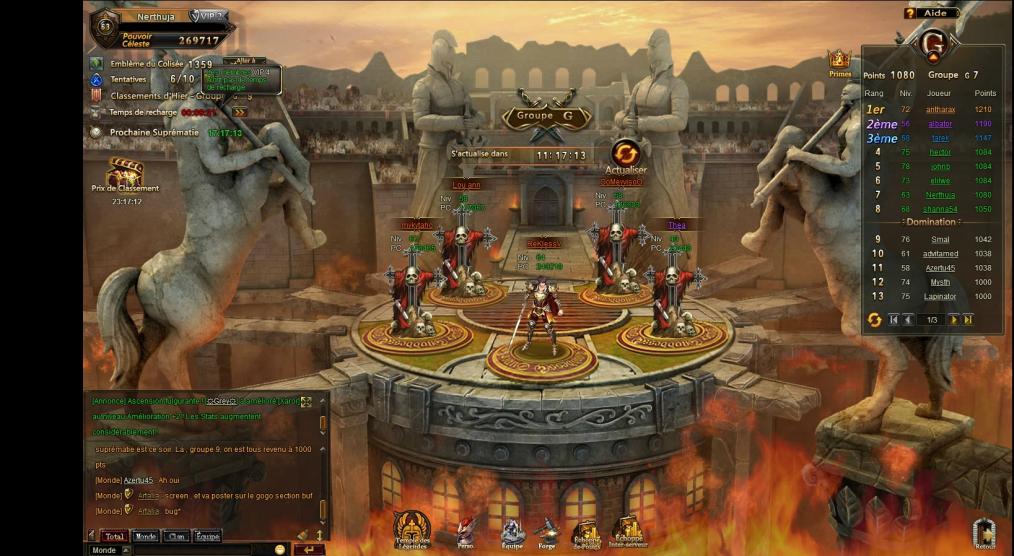This screenshot has width=1014, height=556.
Task: Click the Actualiser refresh button
Action: pos(626,154)
